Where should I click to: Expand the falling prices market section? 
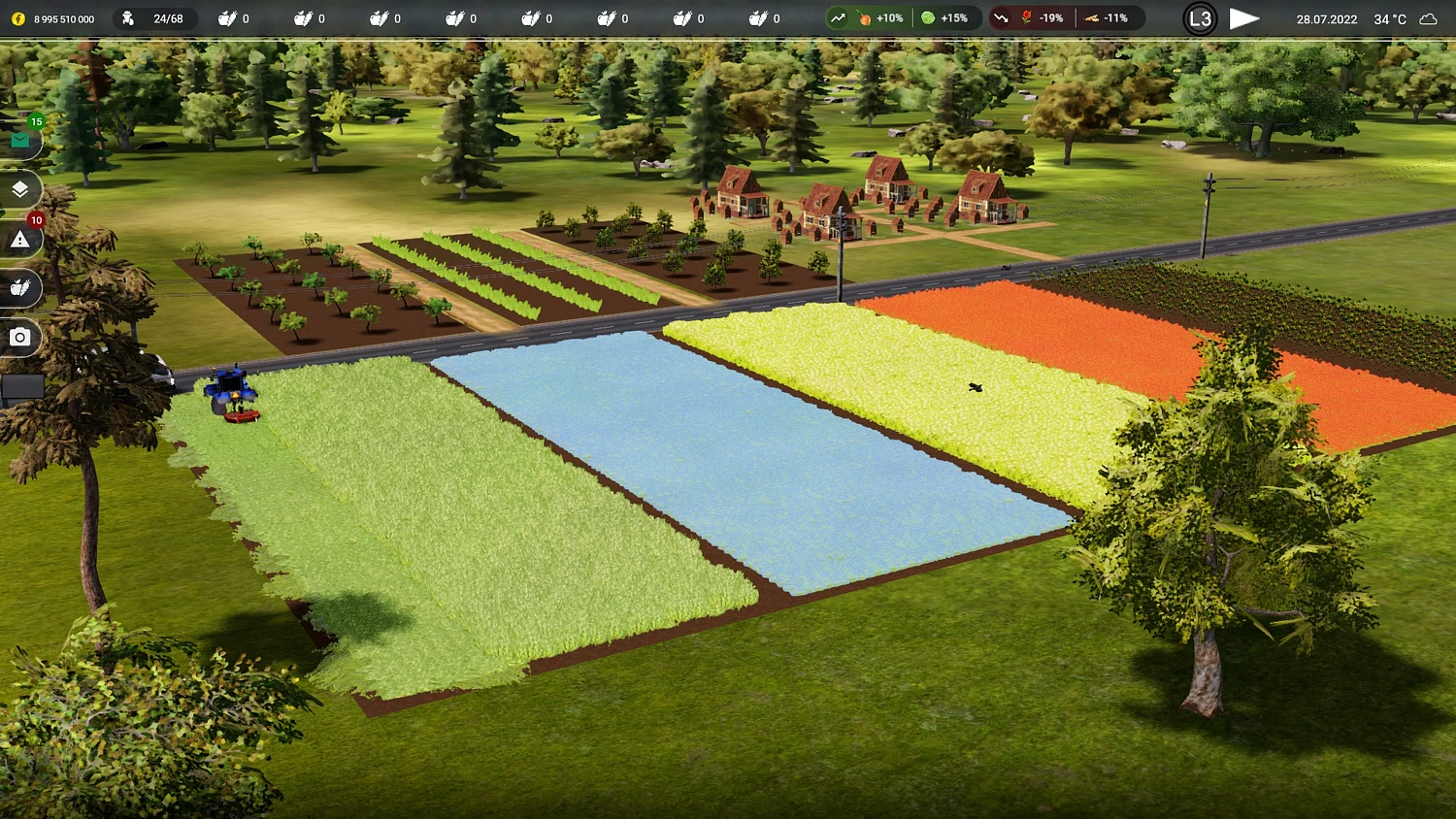click(x=1001, y=17)
